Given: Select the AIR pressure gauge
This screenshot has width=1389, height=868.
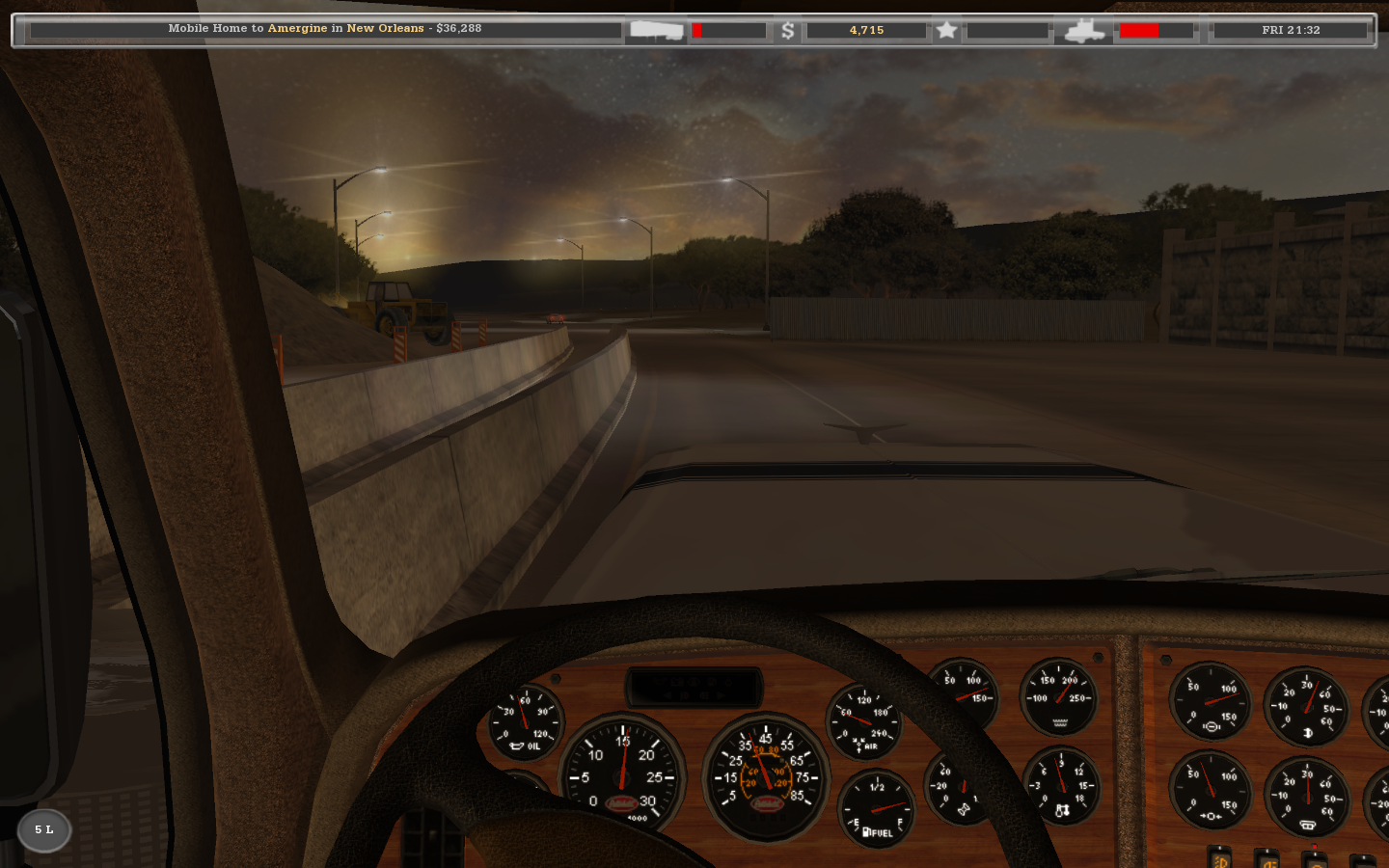Looking at the screenshot, I should [x=866, y=719].
